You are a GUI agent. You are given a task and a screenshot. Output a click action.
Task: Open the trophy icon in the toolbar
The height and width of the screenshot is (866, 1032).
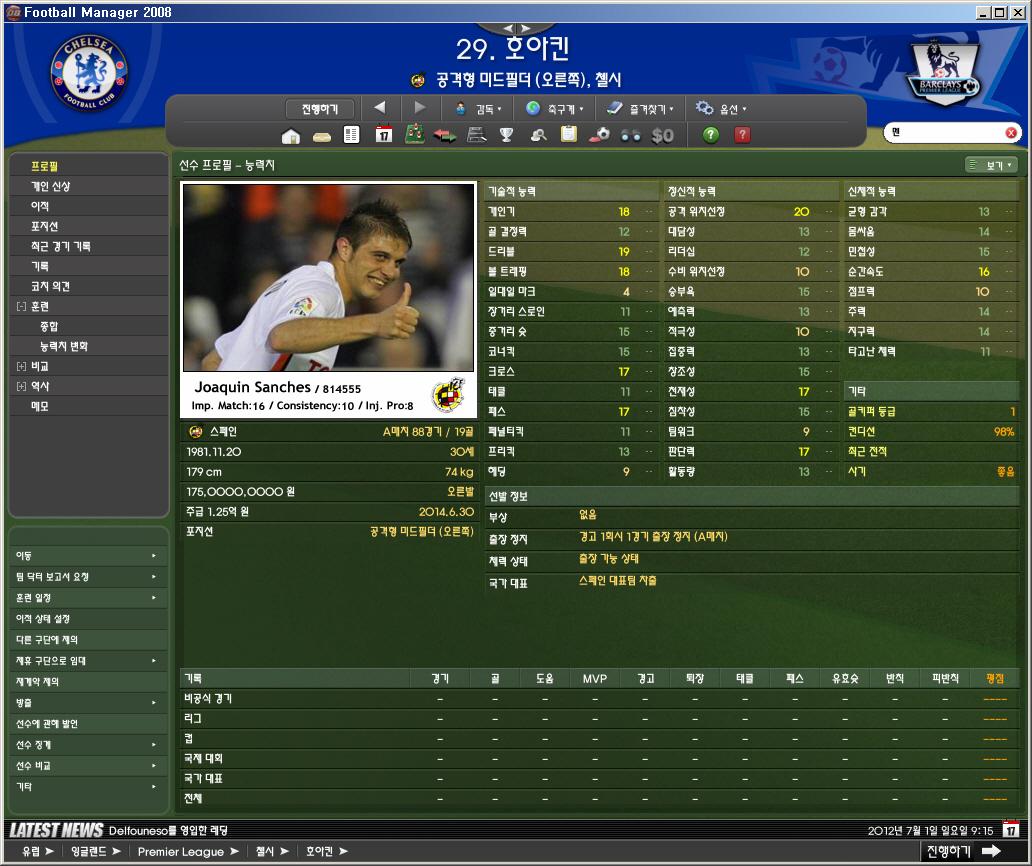507,136
